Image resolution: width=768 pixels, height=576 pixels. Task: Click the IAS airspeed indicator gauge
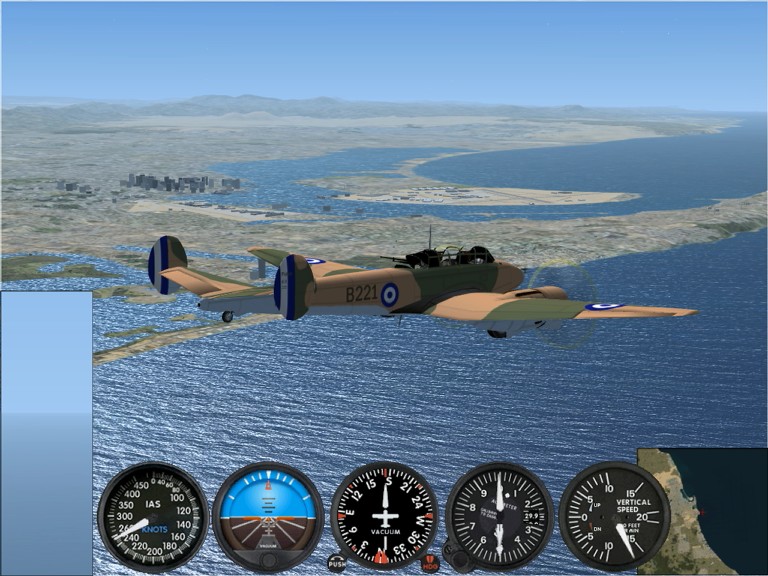point(153,516)
